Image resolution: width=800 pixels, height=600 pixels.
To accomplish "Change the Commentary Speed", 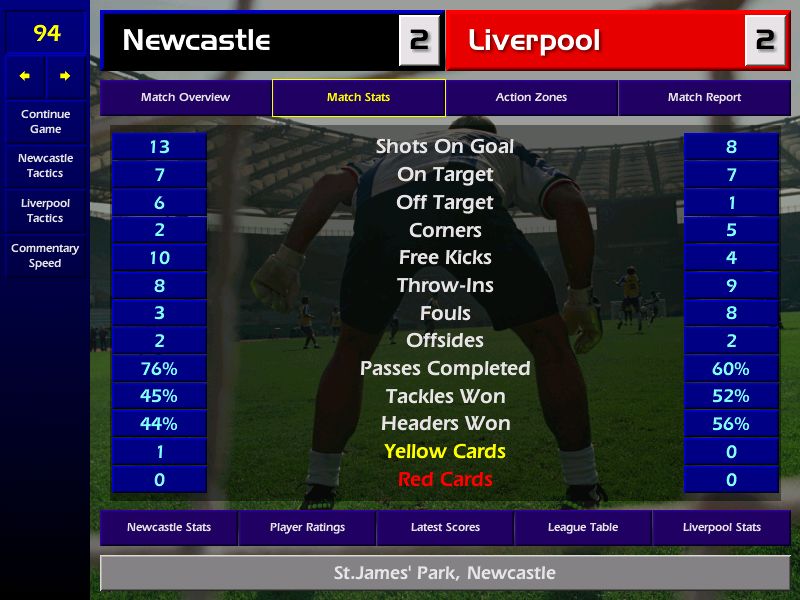I will coord(45,255).
